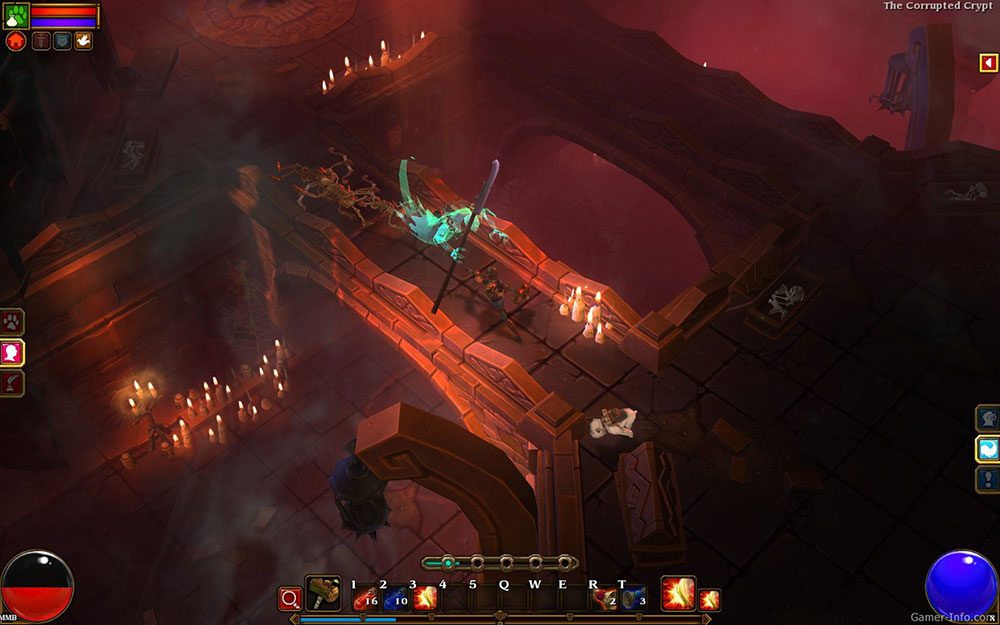This screenshot has height=625, width=1000.
Task: Open the character silhouette panel
Action: (x=12, y=352)
